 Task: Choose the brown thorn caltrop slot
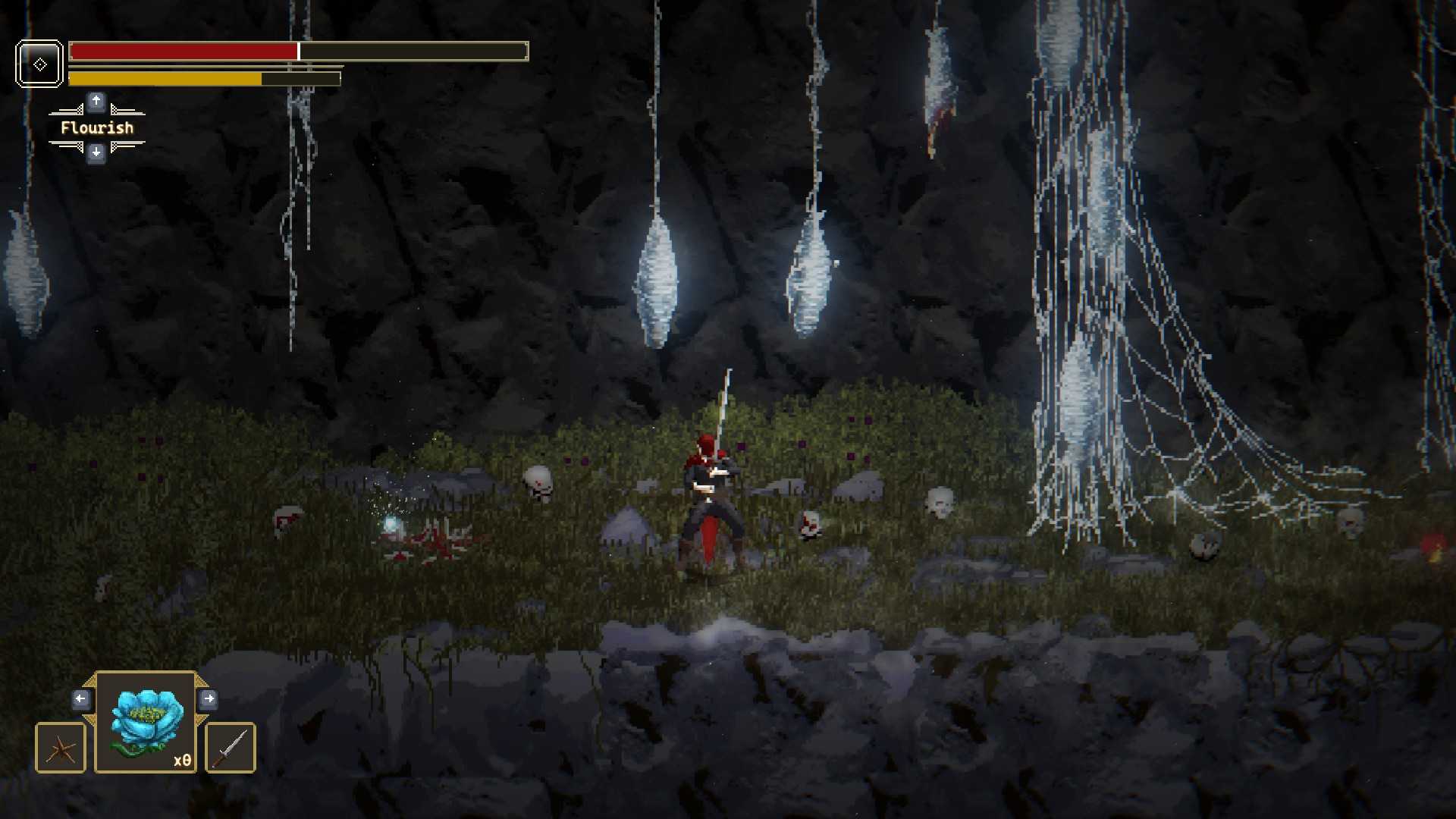(61, 748)
